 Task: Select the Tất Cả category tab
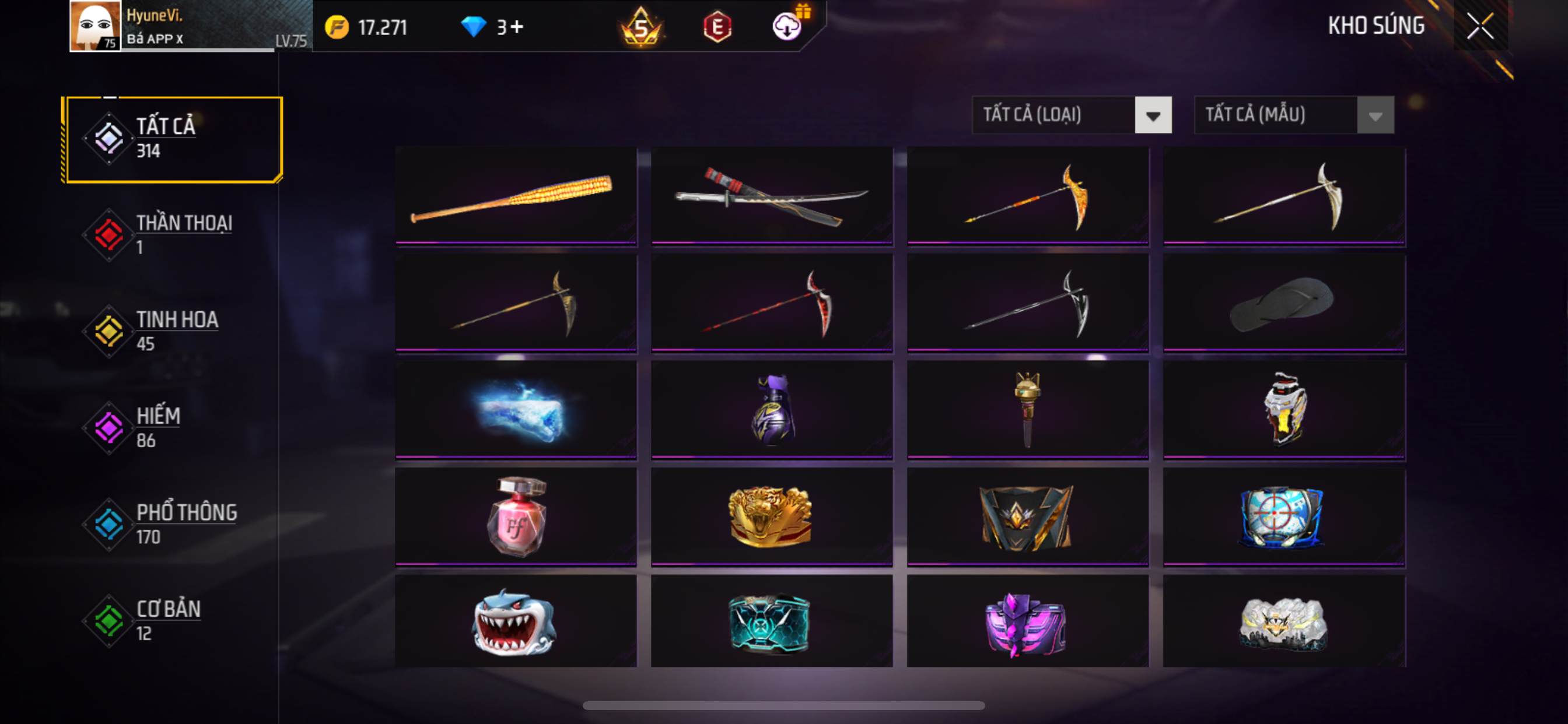pyautogui.click(x=173, y=139)
